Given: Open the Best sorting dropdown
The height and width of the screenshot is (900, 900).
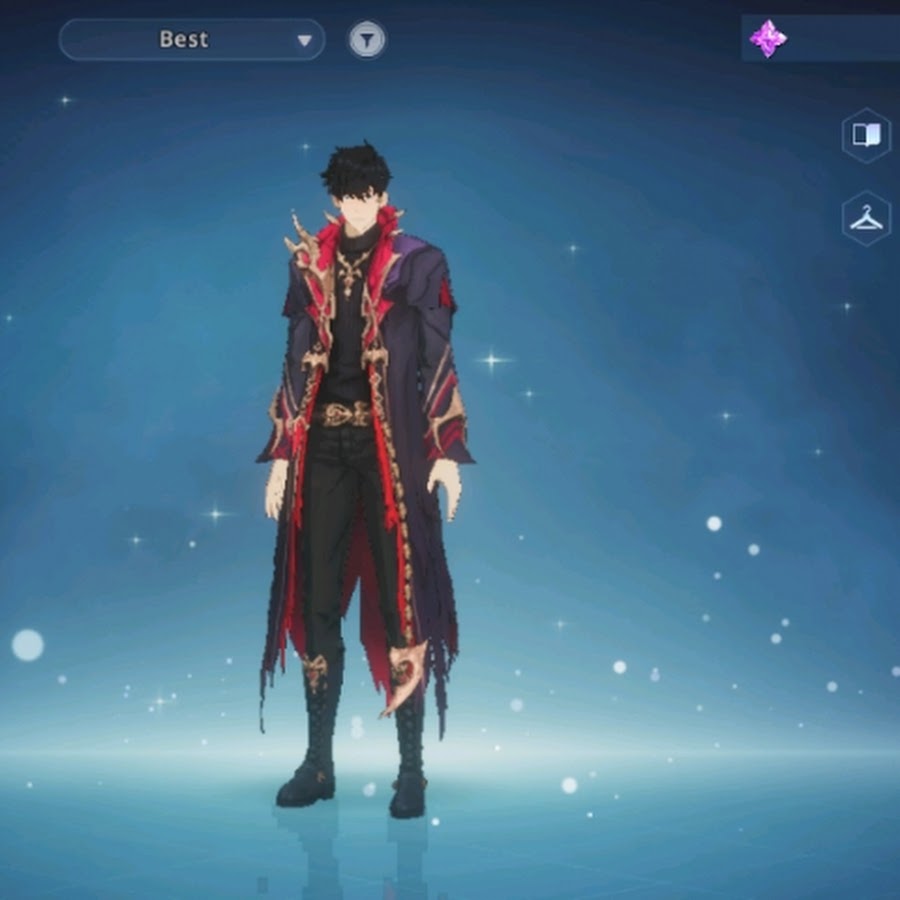Looking at the screenshot, I should coord(192,40).
